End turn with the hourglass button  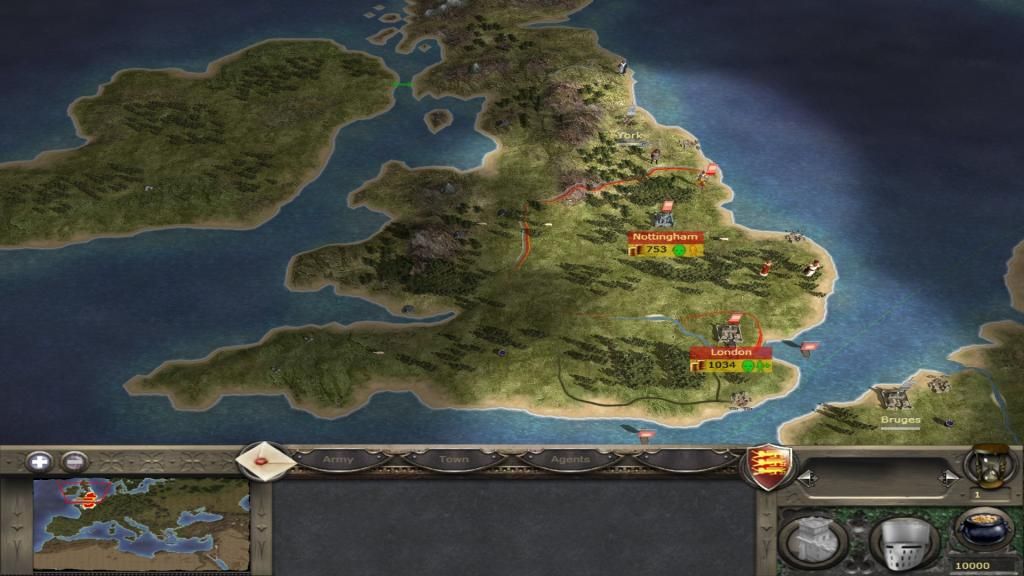point(983,465)
